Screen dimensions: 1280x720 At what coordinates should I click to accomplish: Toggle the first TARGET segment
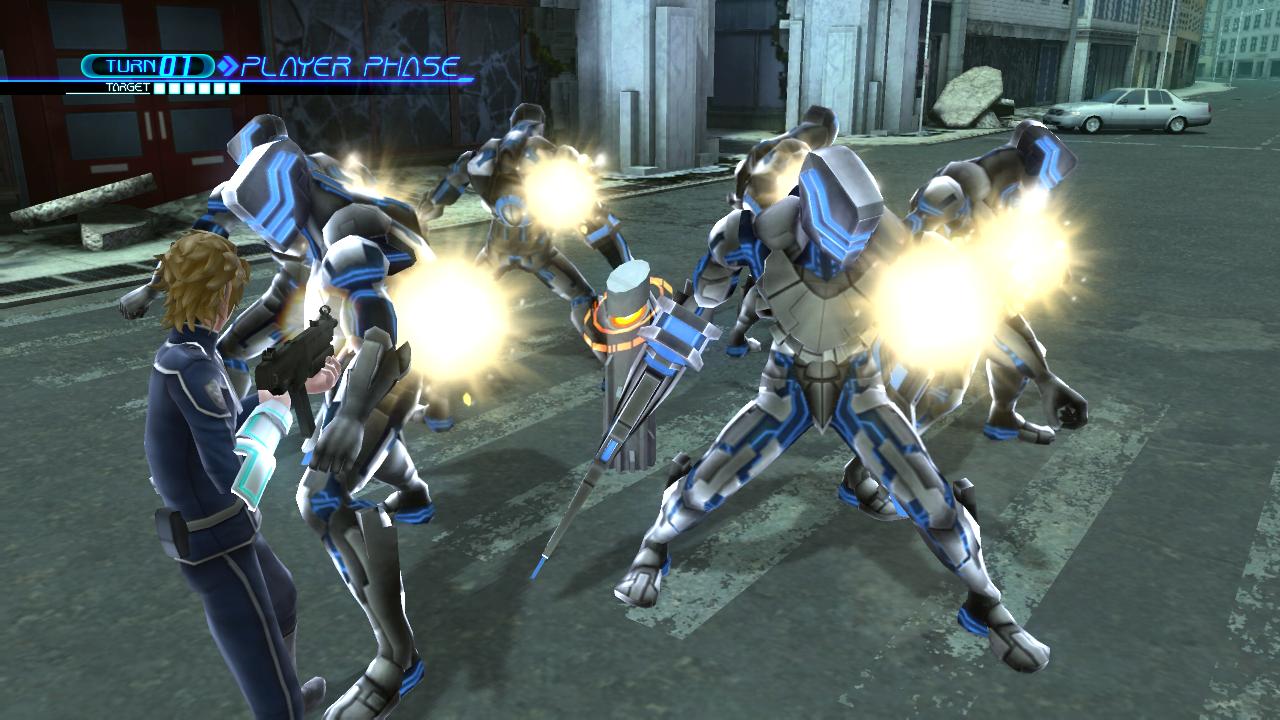pos(160,88)
